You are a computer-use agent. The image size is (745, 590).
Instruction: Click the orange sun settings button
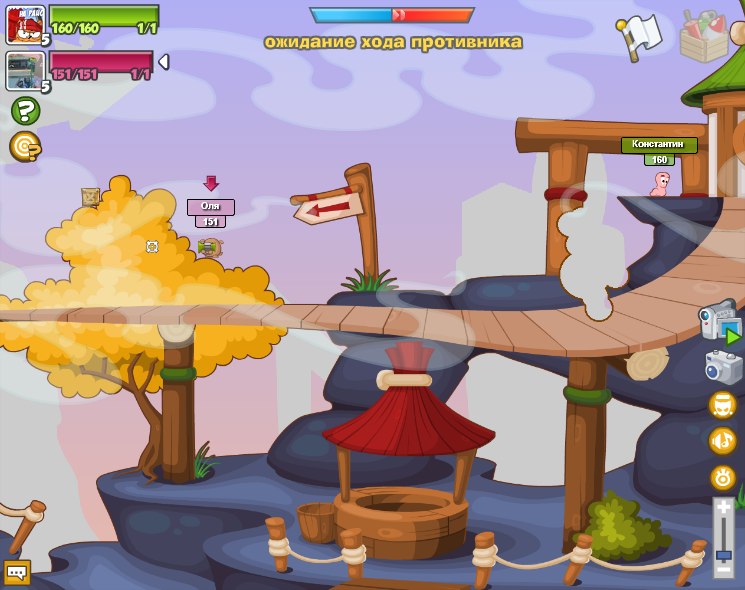point(722,477)
